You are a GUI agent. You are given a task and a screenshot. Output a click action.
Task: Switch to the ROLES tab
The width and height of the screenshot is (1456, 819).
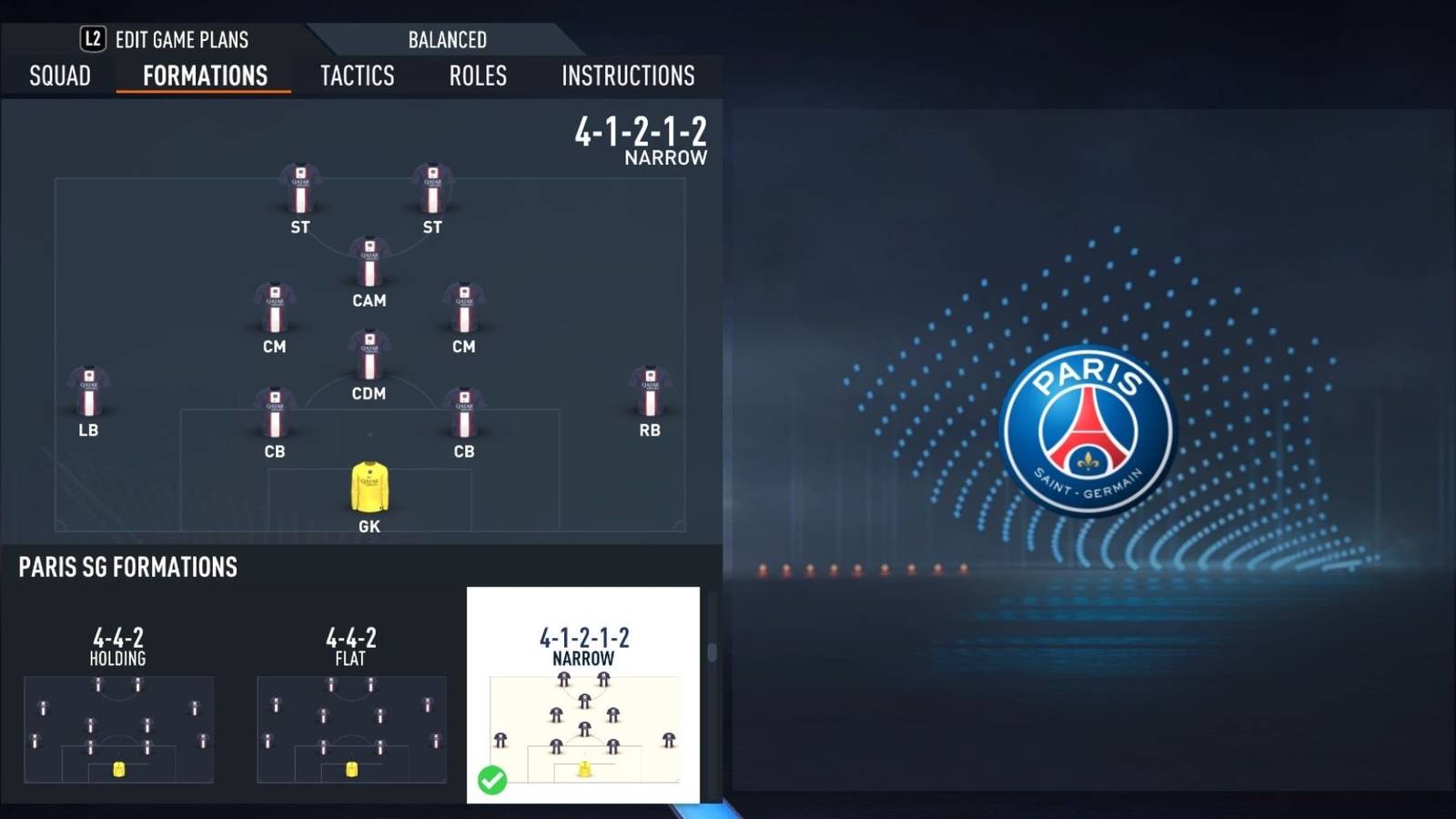pos(478,76)
